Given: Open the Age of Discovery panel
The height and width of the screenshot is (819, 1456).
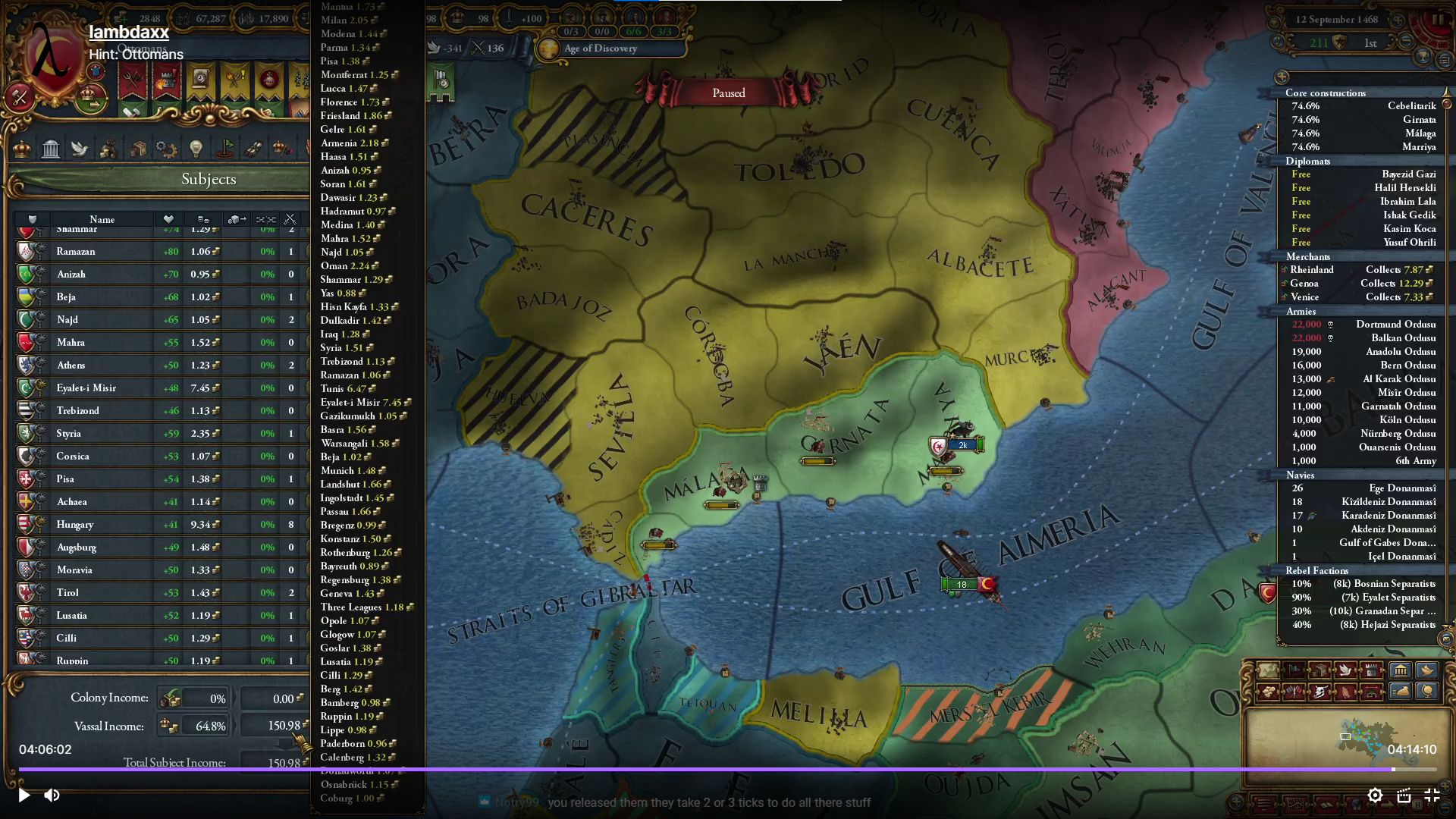Looking at the screenshot, I should tap(600, 49).
